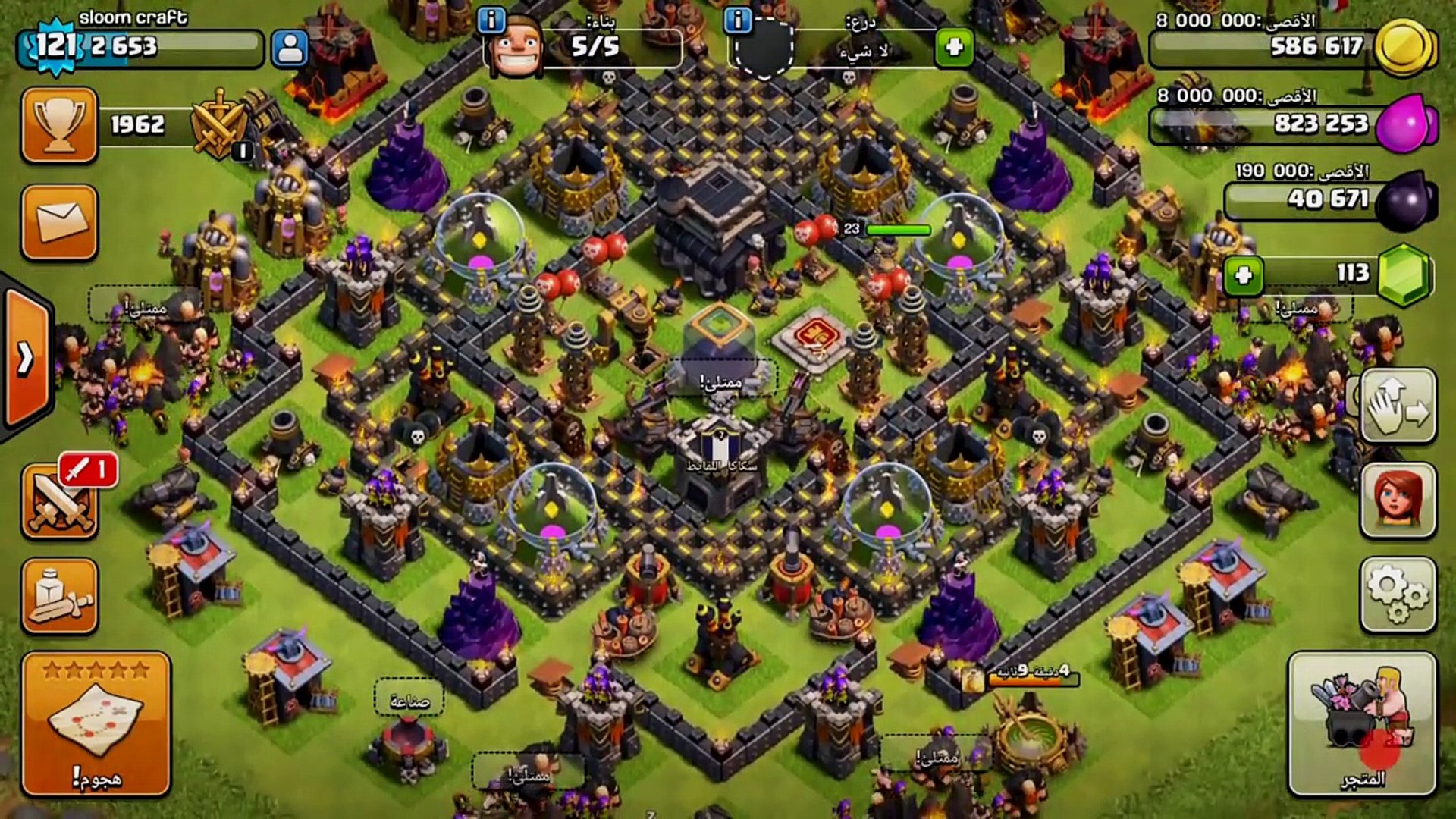1456x819 pixels.
Task: Buy gems with the green plus button
Action: [1243, 275]
